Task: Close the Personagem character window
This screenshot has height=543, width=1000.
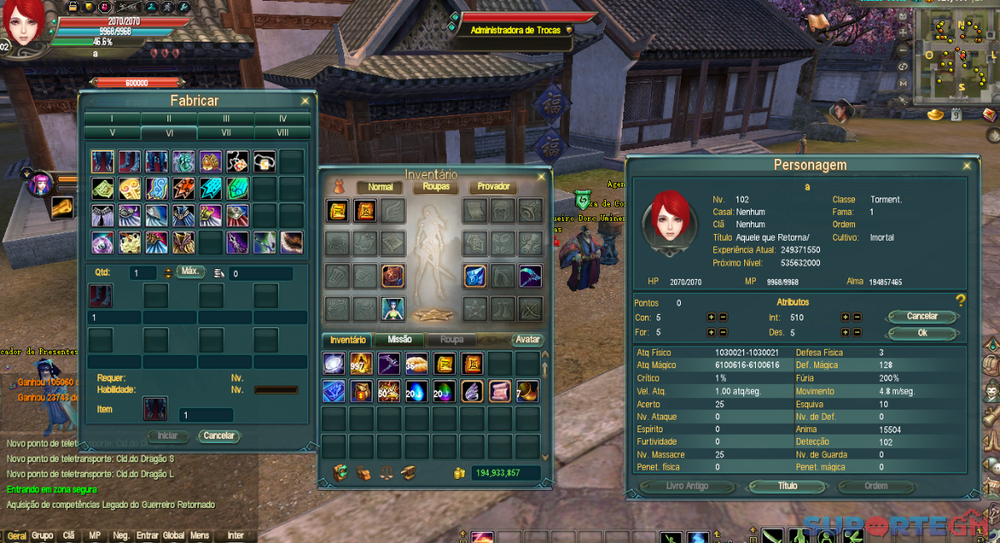Action: point(966,165)
